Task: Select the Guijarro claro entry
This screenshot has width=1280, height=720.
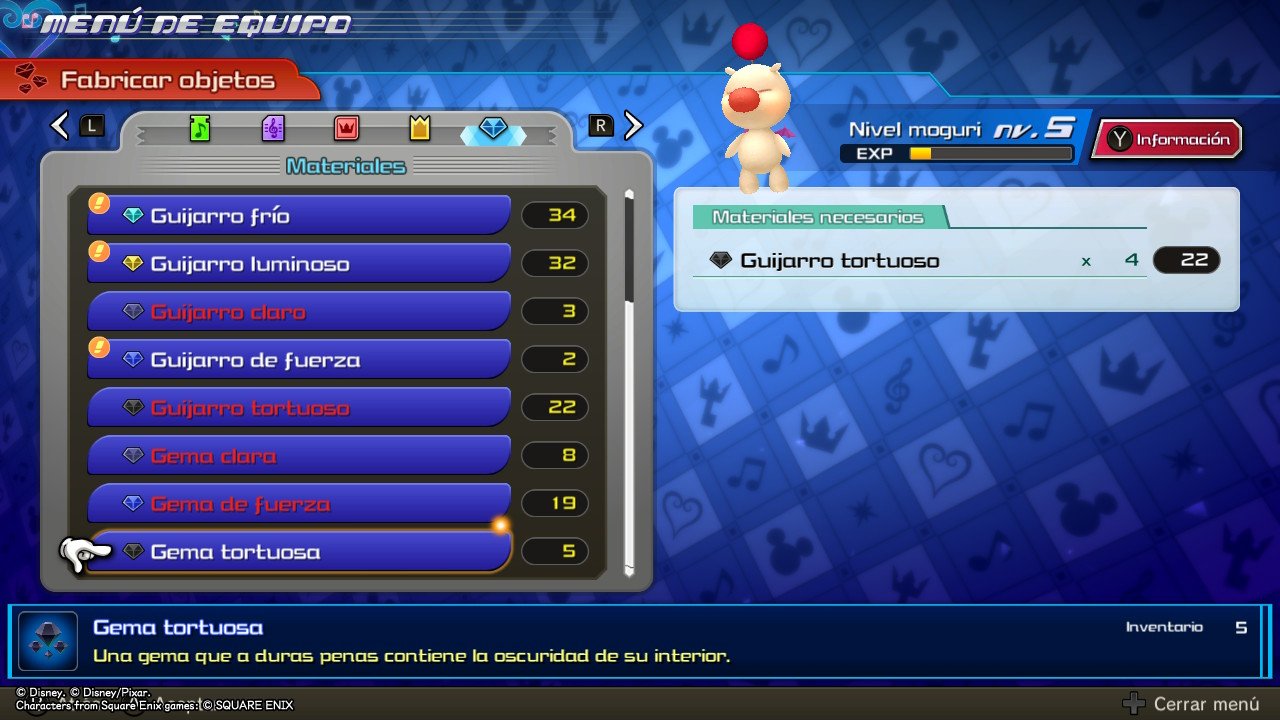Action: coord(300,312)
